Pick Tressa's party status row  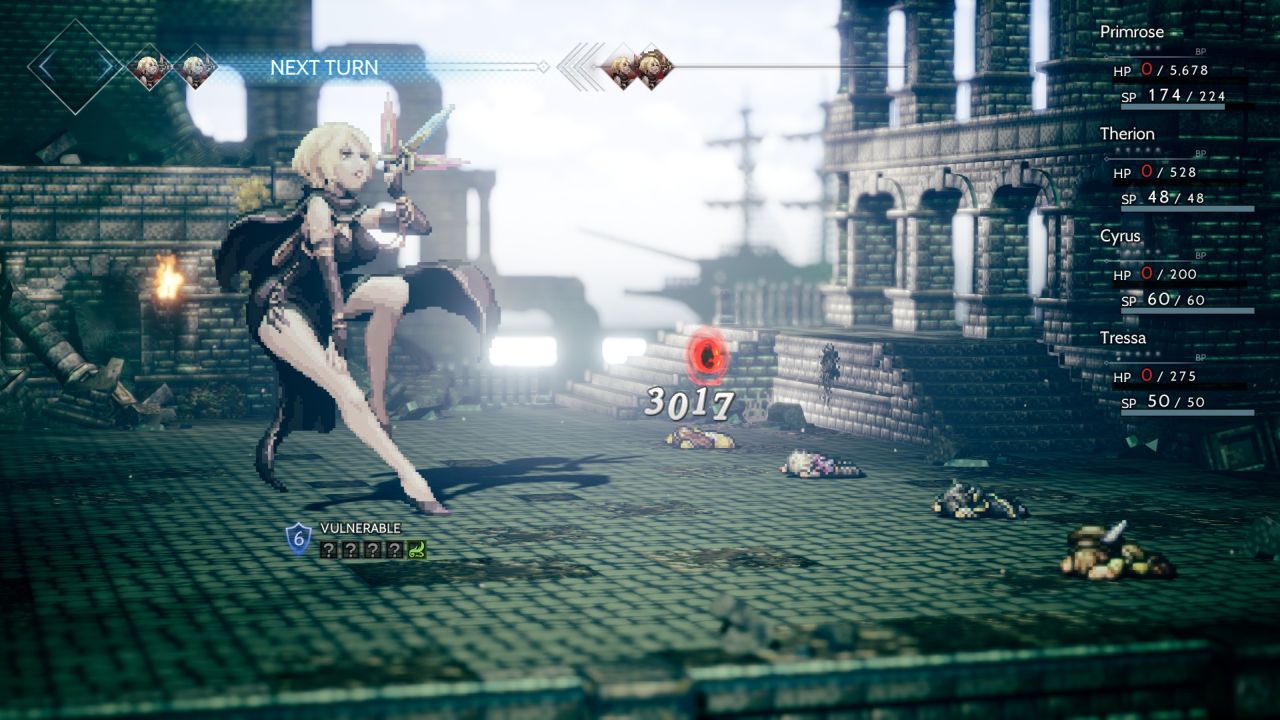(1123, 338)
